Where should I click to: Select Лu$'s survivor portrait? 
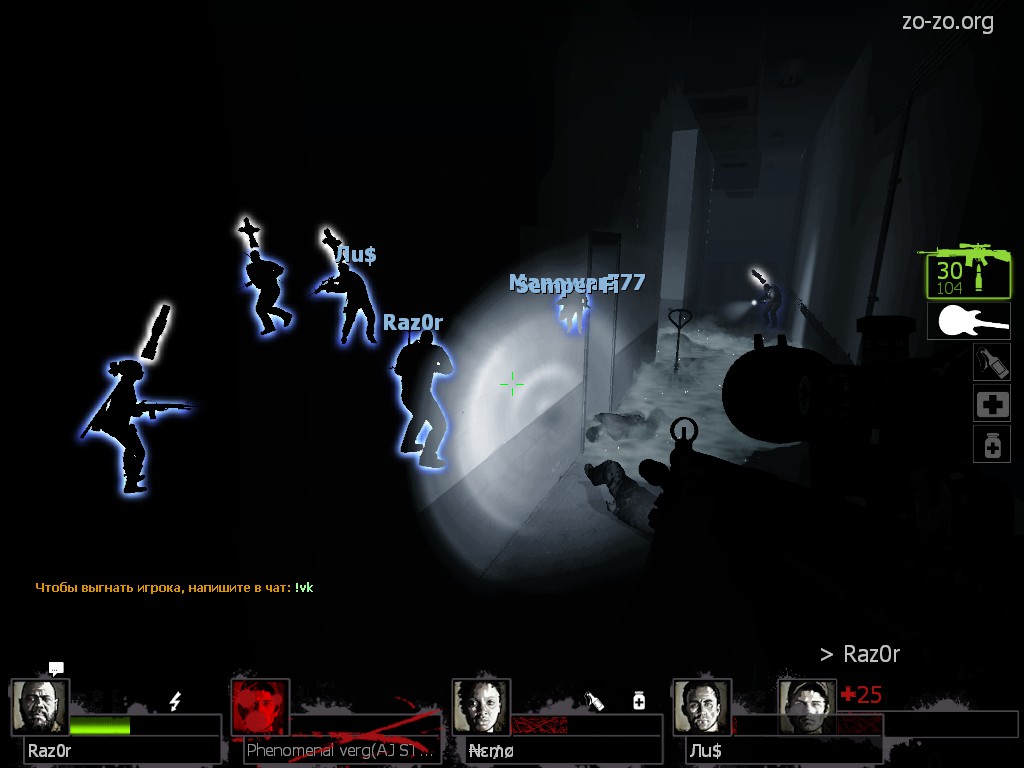tap(701, 707)
